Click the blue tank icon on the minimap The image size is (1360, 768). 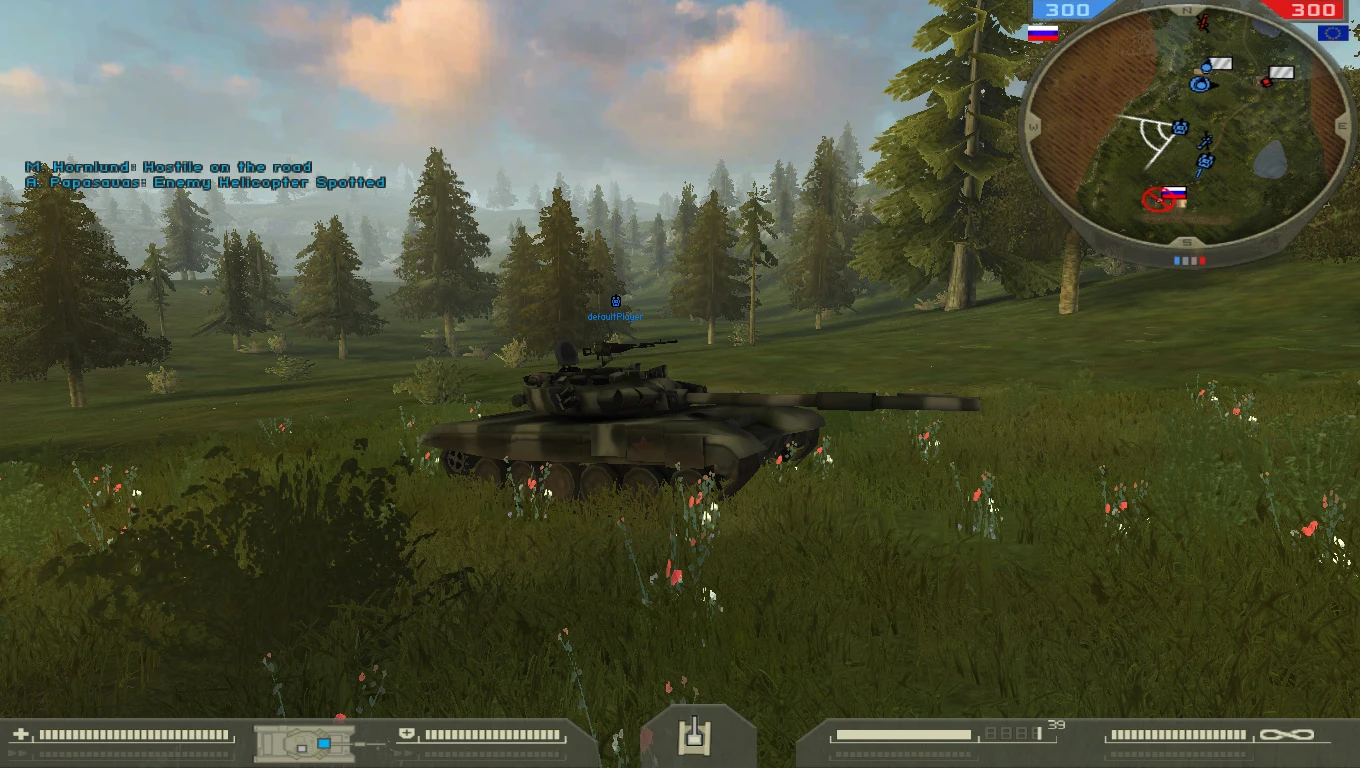click(1178, 128)
